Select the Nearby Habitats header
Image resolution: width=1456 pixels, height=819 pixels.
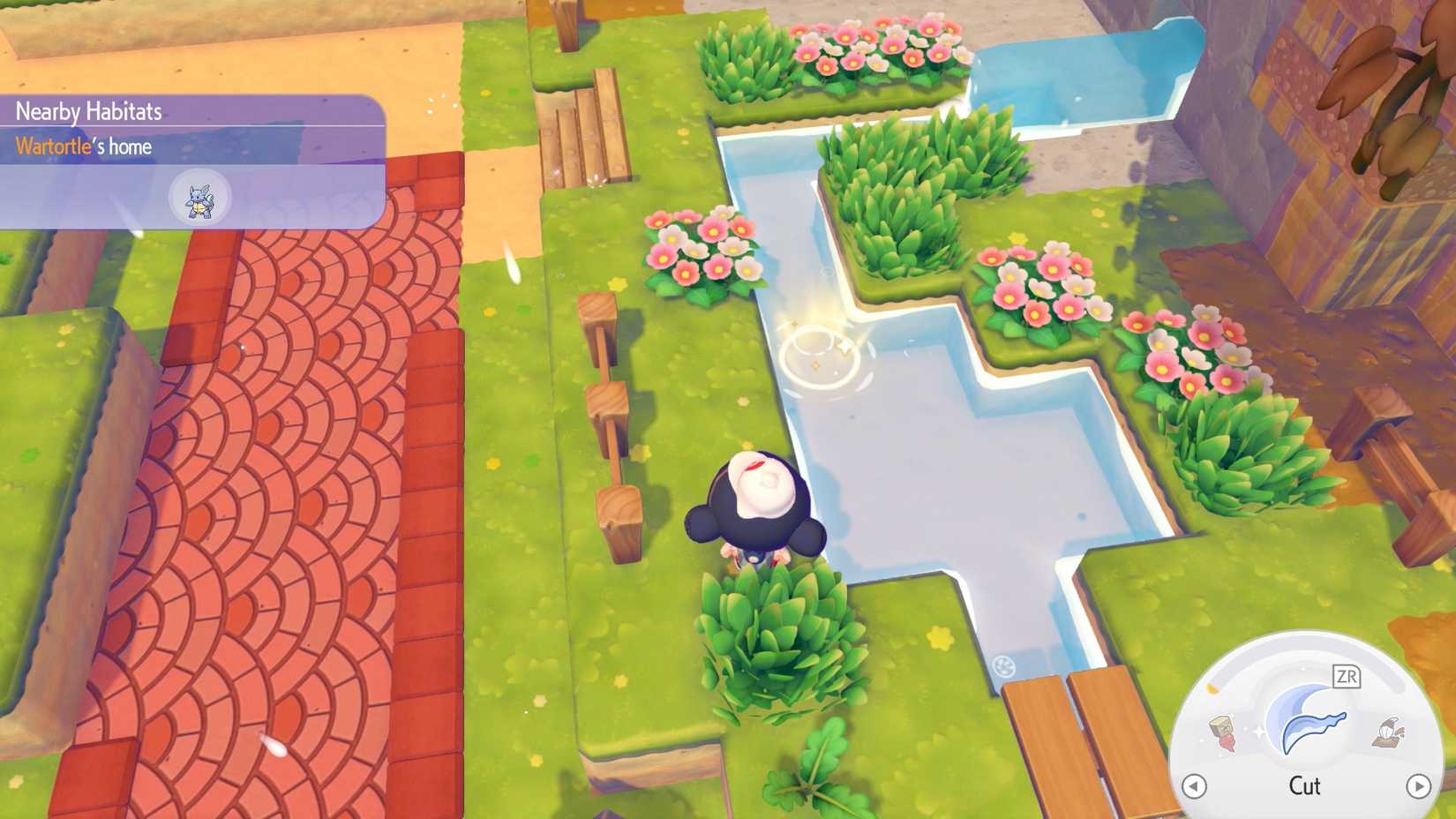click(x=88, y=110)
